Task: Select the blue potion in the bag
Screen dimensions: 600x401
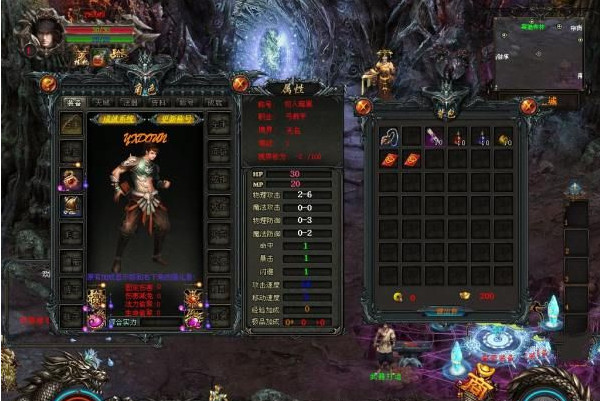Action: (480, 137)
